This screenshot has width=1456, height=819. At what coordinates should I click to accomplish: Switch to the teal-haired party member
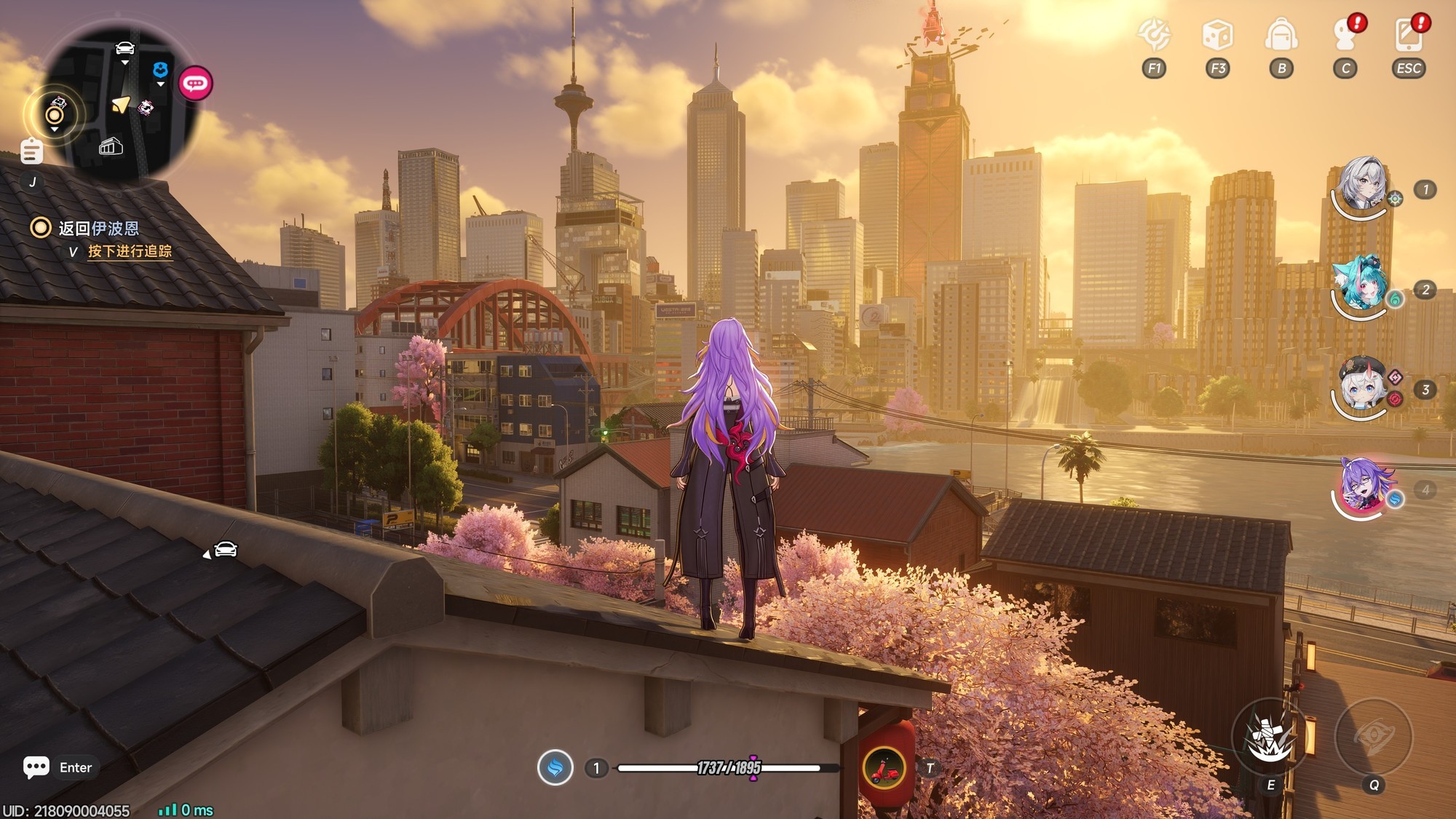[x=1361, y=285]
